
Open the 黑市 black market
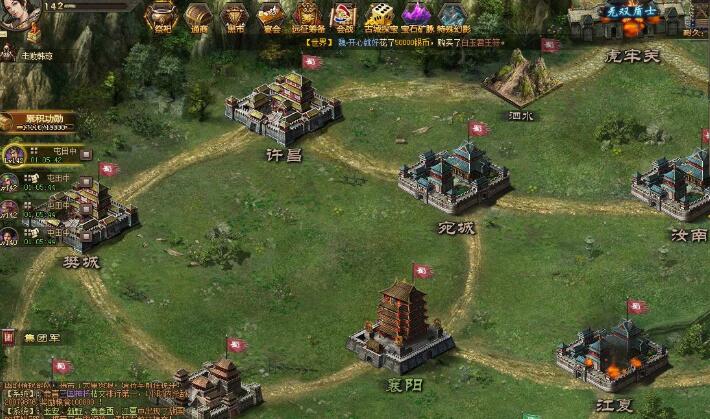(x=234, y=16)
